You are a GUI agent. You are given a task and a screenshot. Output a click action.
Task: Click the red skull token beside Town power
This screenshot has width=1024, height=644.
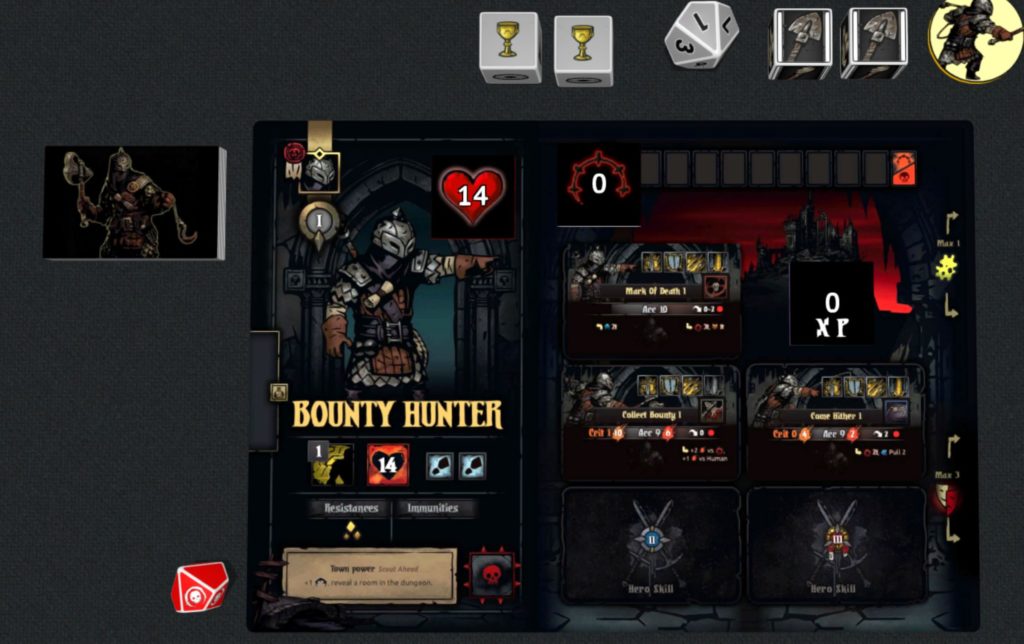pyautogui.click(x=491, y=576)
